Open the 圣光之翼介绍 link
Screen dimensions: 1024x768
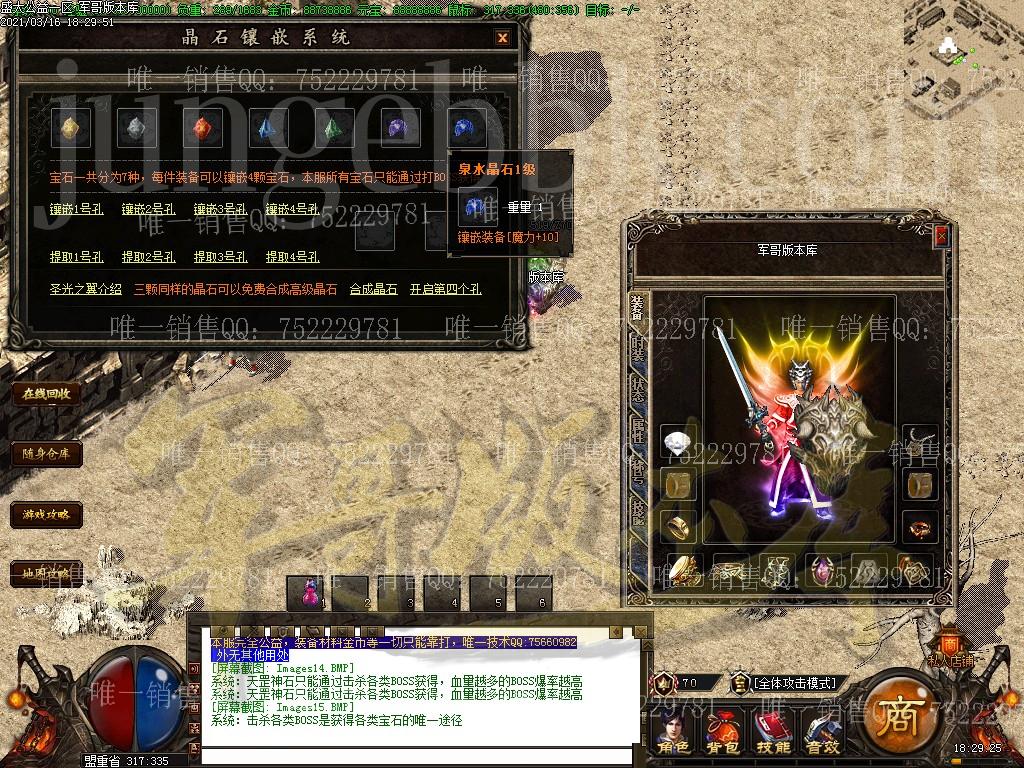point(86,289)
